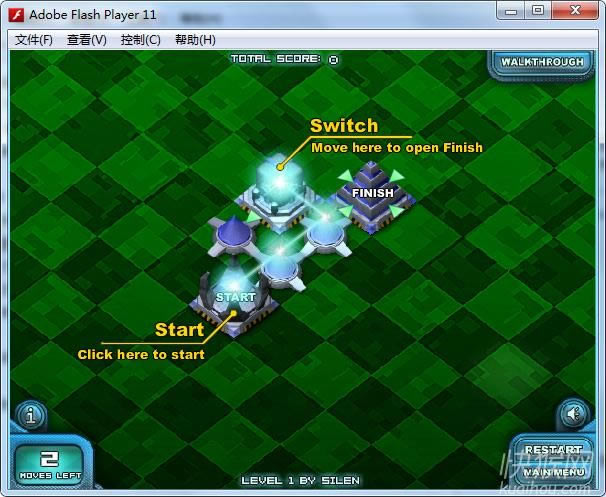The image size is (606, 497).
Task: Open the Walkthrough guide
Action: tap(542, 62)
